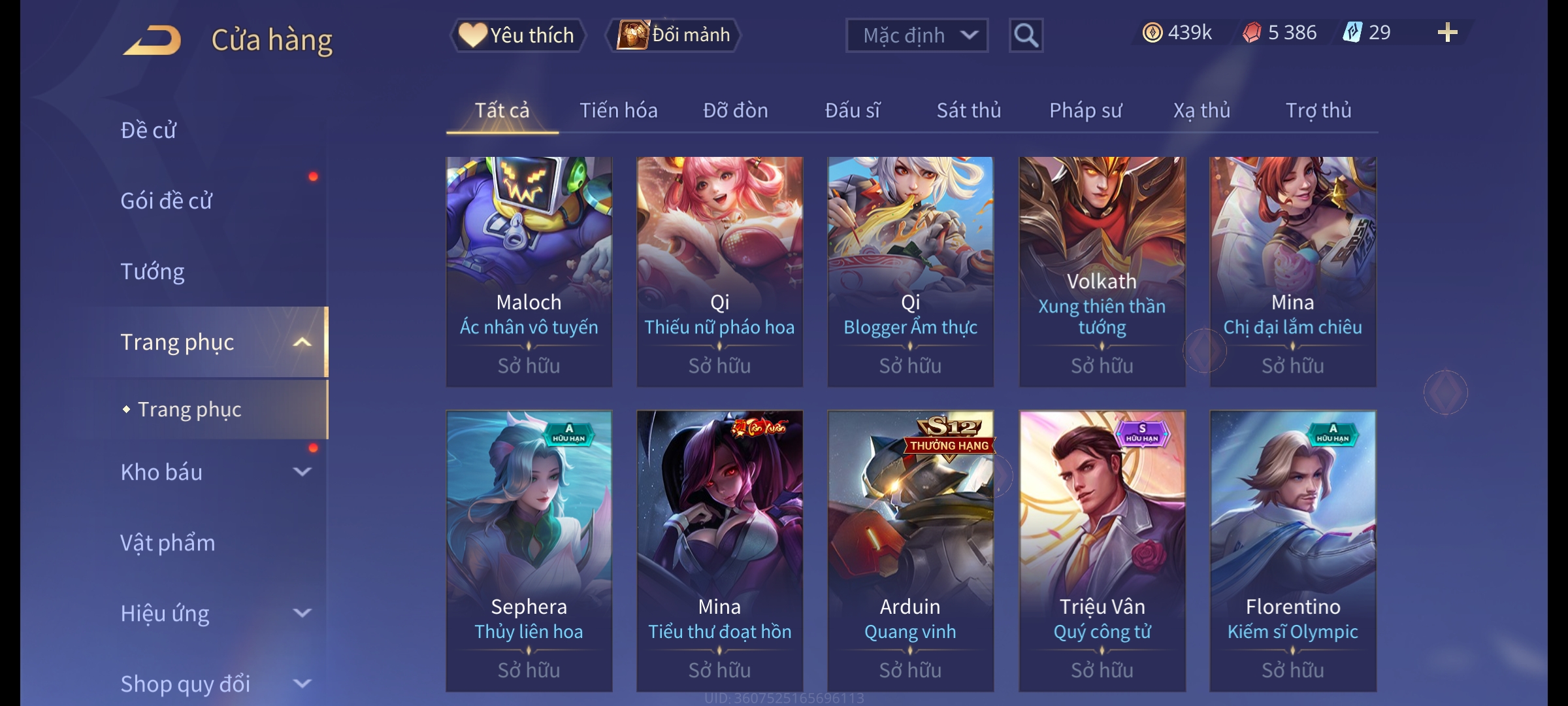
Task: Open the Arduin Quang vinh skin card
Action: (x=910, y=550)
